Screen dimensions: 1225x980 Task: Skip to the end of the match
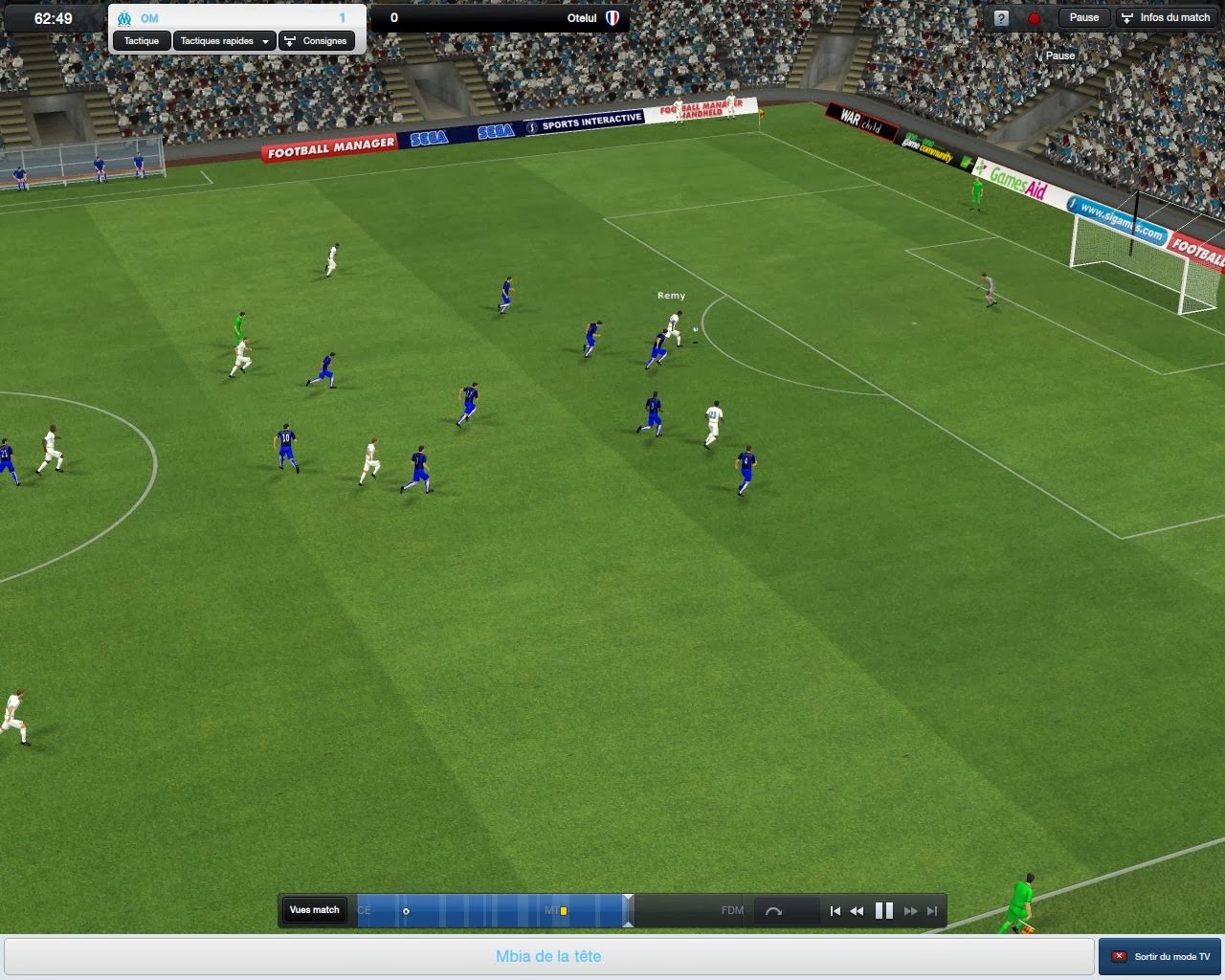930,911
